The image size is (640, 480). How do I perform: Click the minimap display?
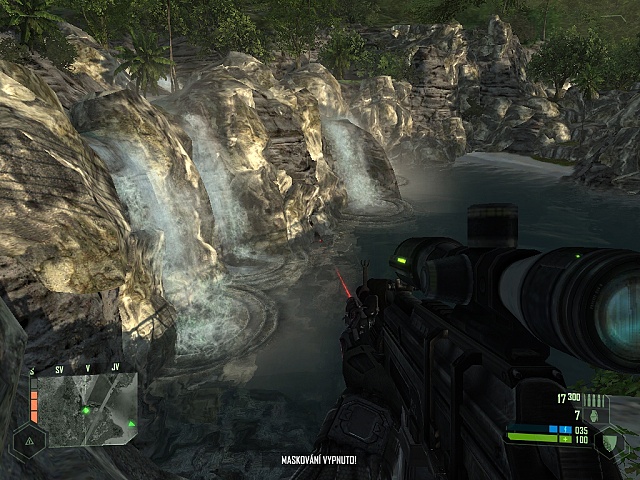(x=86, y=409)
